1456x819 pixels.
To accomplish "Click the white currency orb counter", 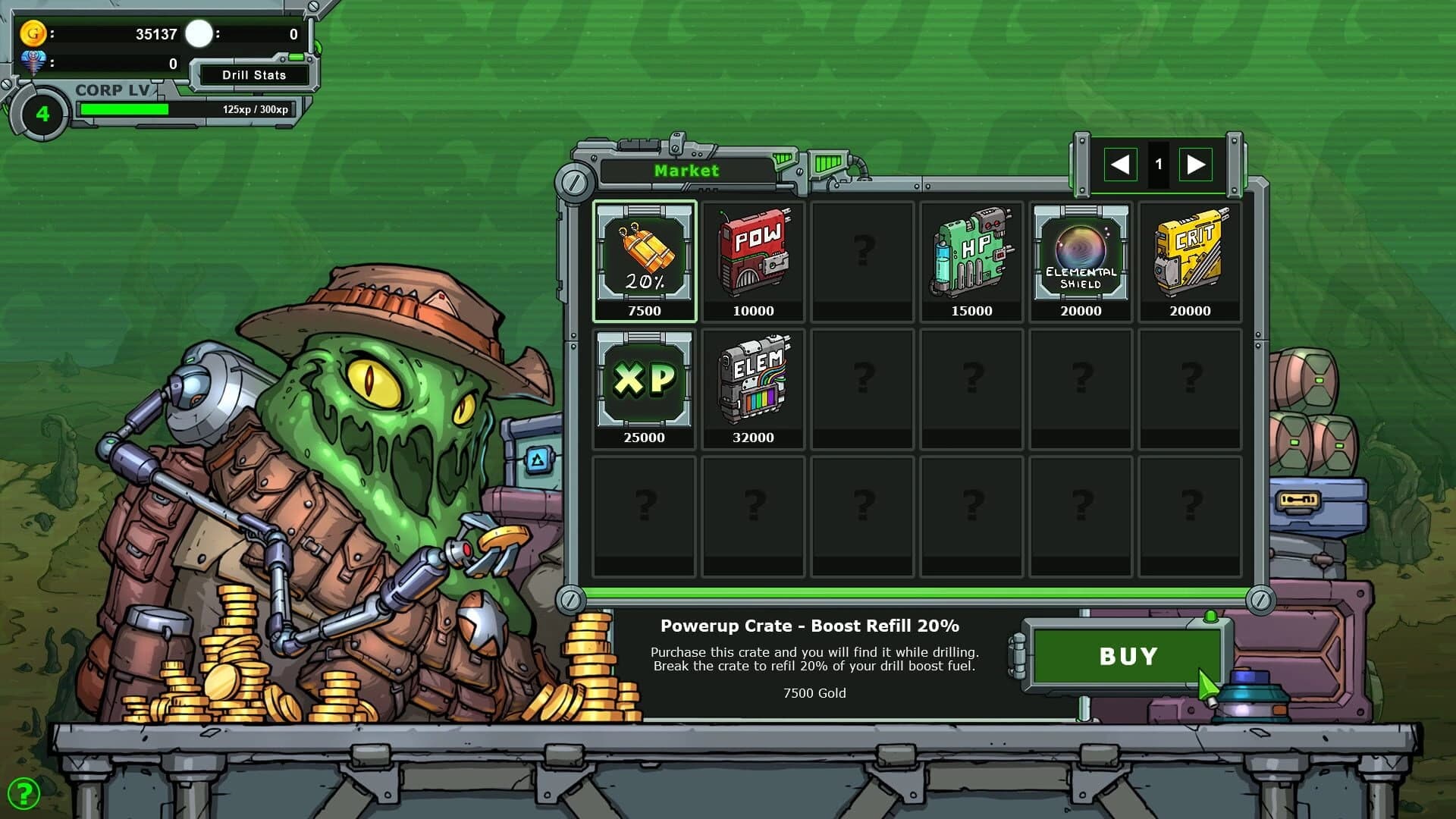I will tap(199, 33).
